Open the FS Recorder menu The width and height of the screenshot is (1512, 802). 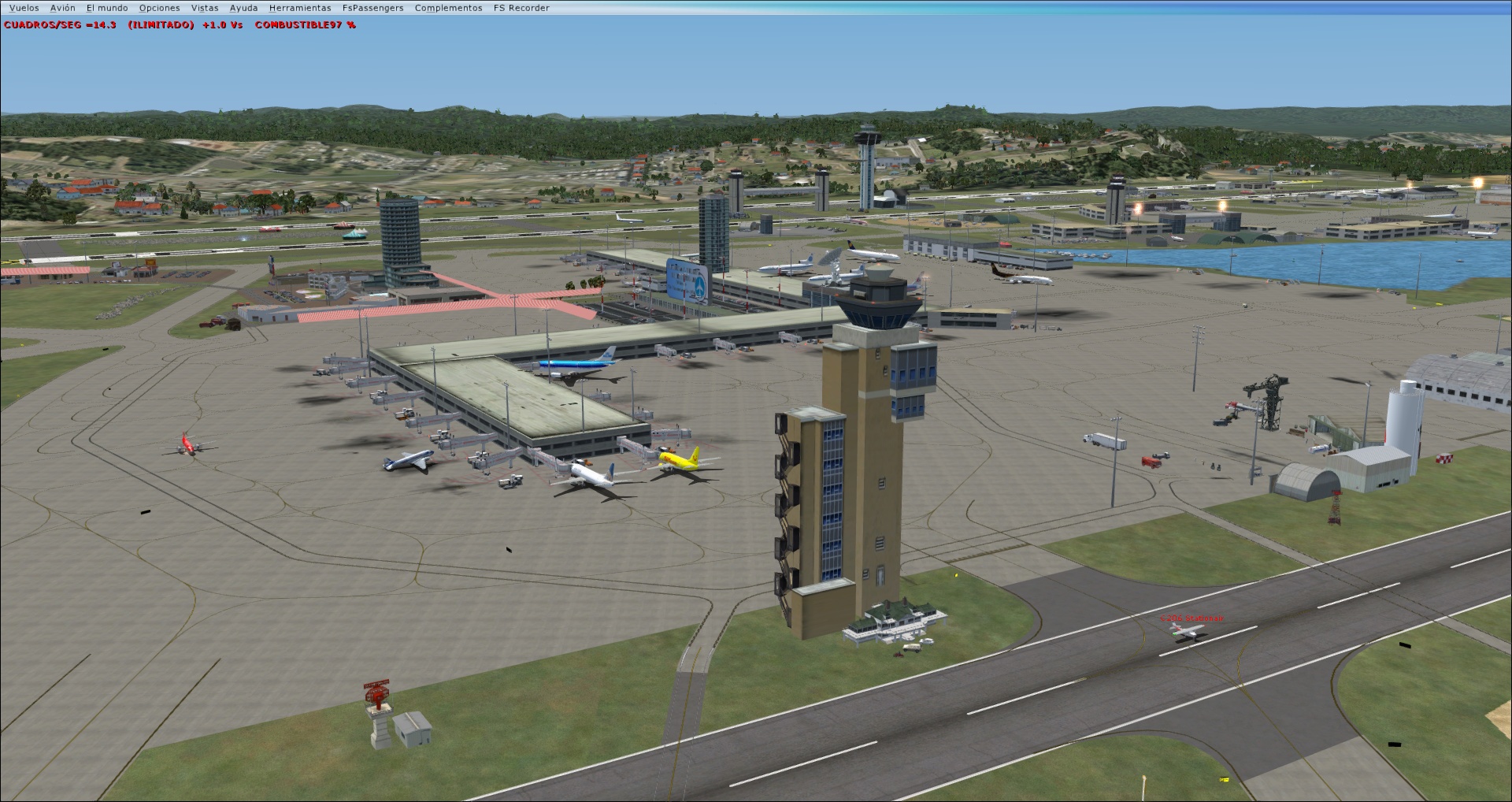[x=521, y=7]
